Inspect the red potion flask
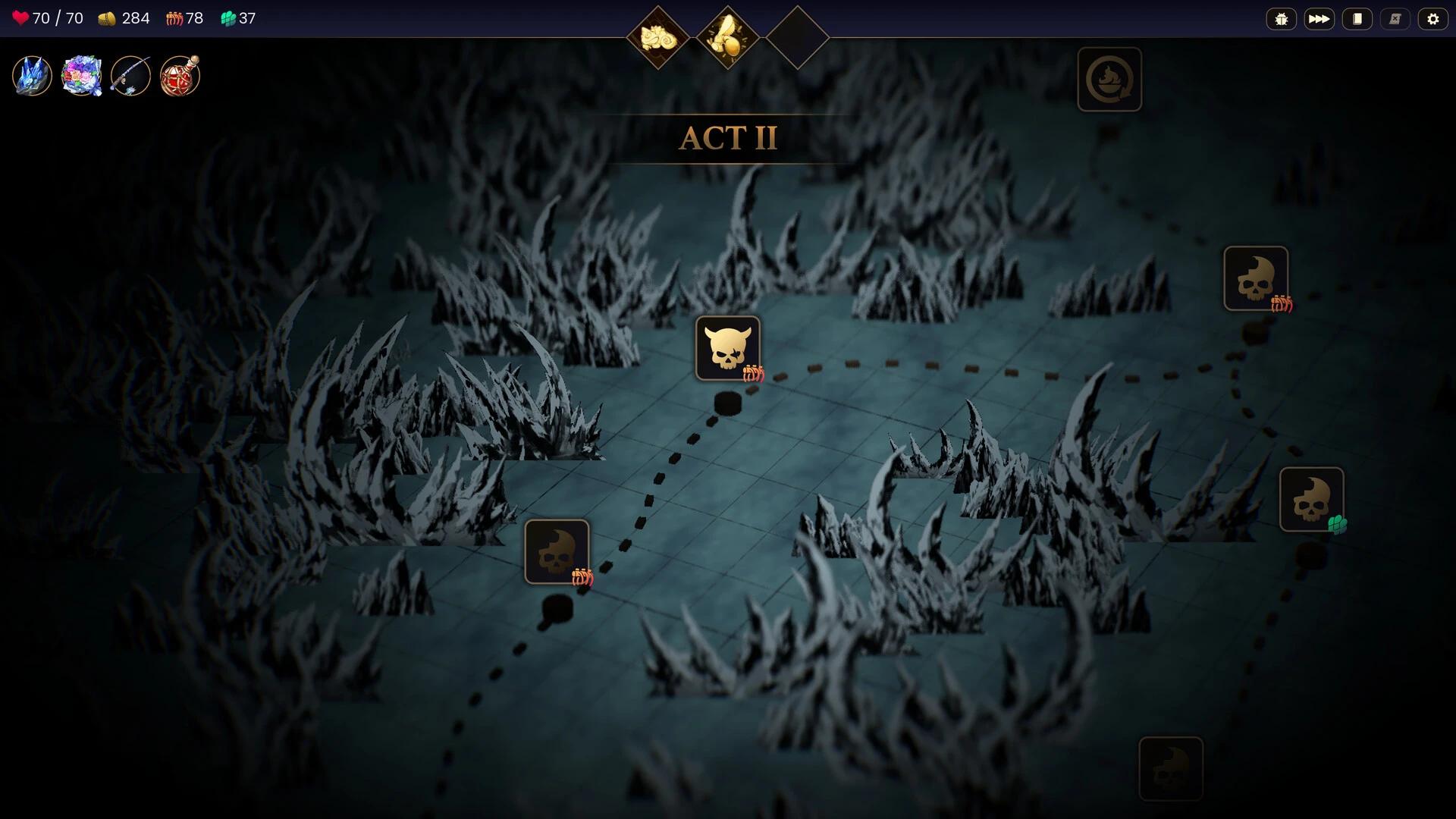This screenshot has height=819, width=1456. pos(179,74)
